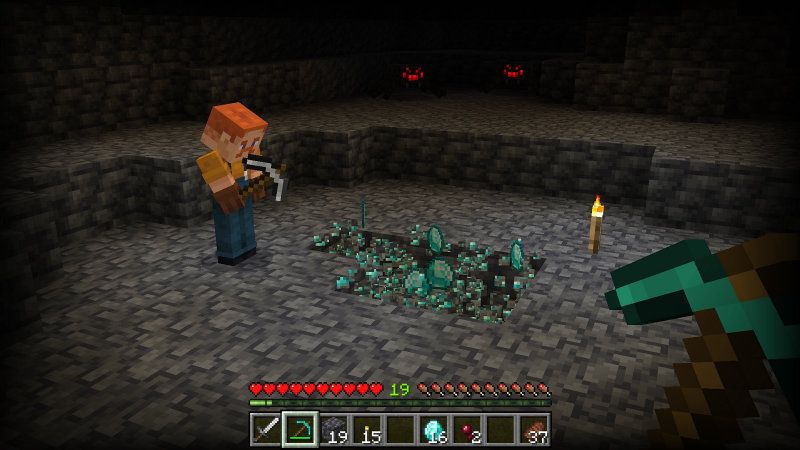Choose the diamond pickaxe hotbar slot
800x450 pixels.
coord(299,430)
